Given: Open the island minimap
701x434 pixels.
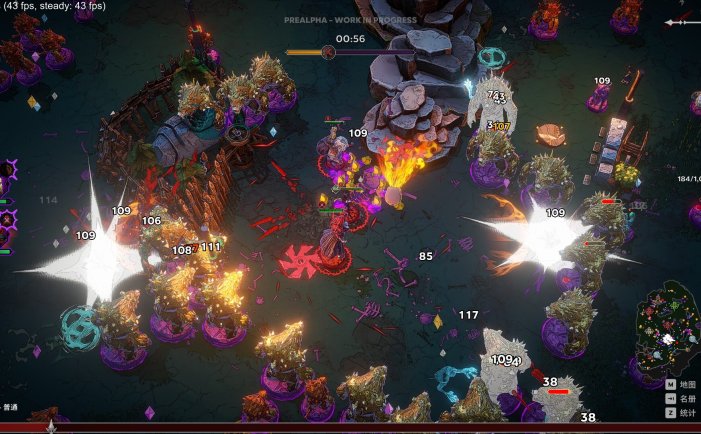Looking at the screenshot, I should tap(667, 328).
